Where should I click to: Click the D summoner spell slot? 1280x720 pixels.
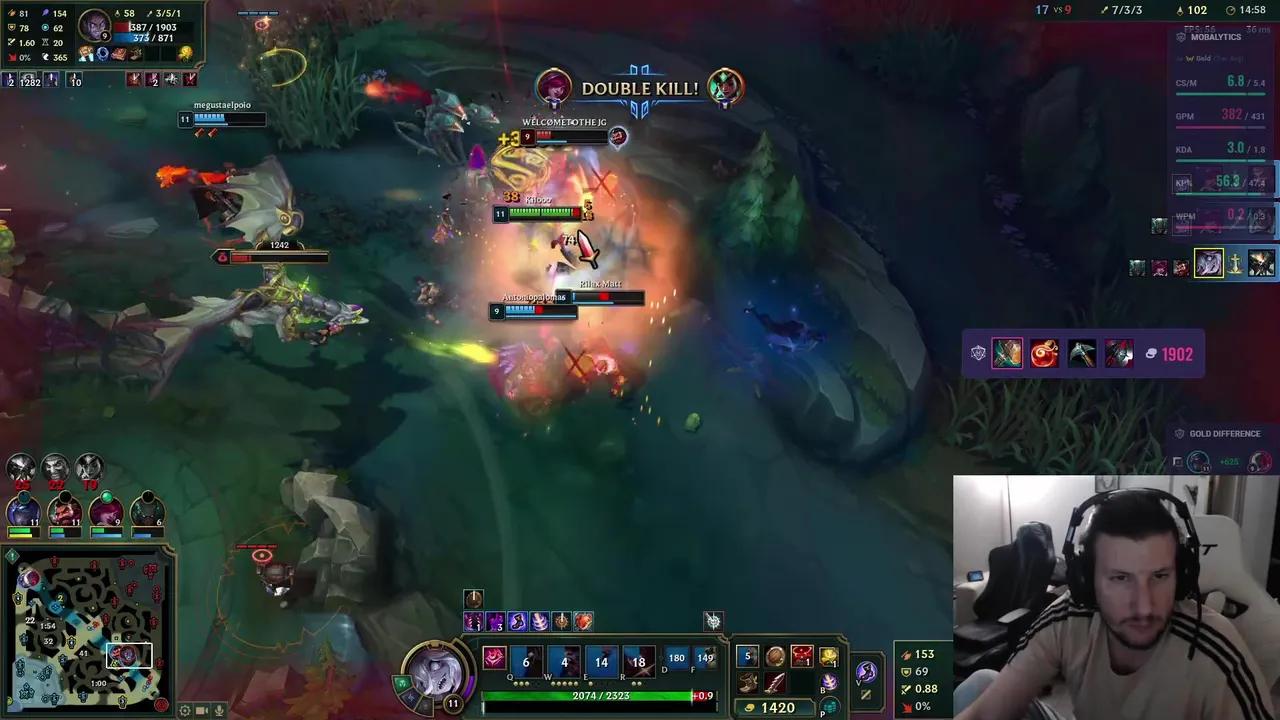coord(675,658)
